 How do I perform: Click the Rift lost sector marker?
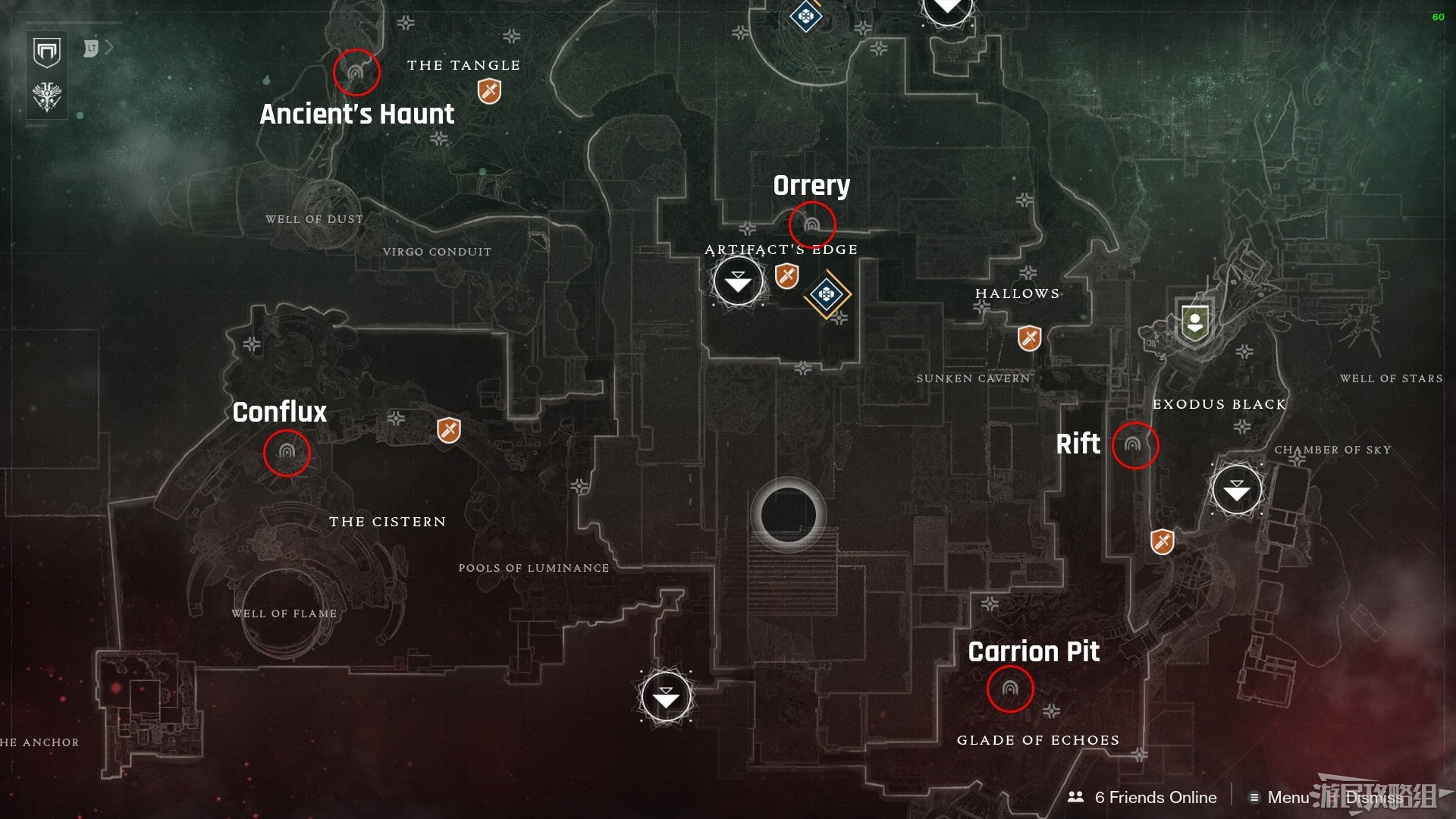(x=1134, y=445)
